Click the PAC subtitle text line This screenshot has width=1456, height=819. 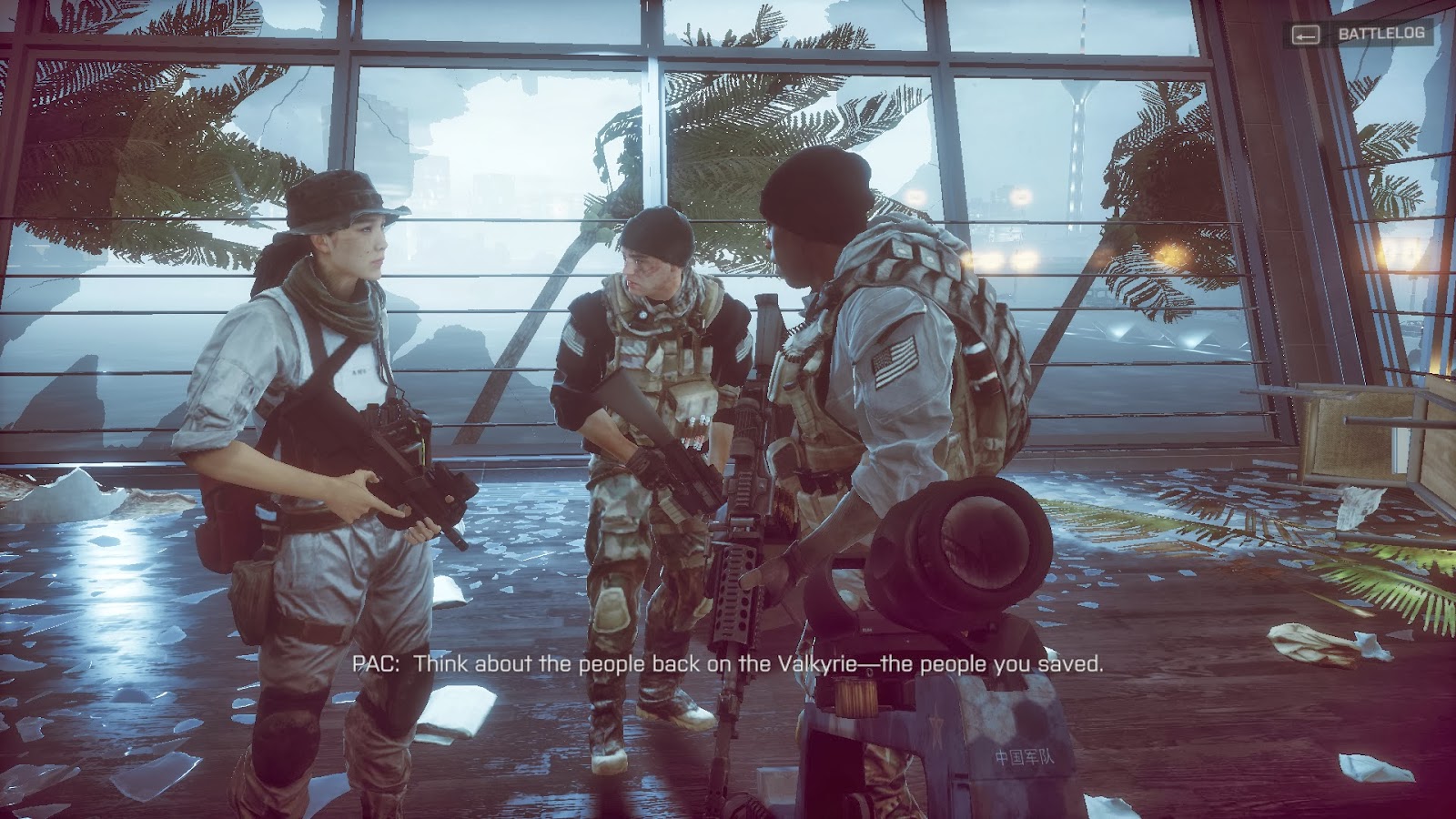click(x=728, y=665)
